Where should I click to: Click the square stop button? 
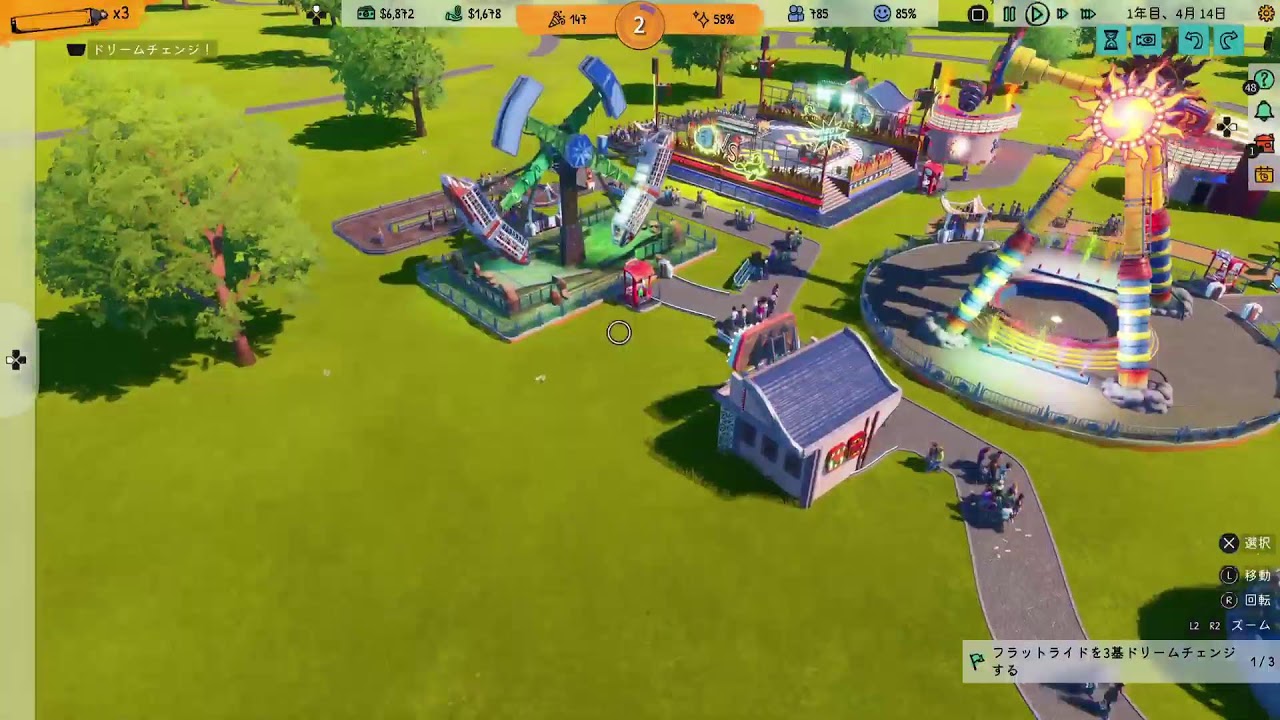tap(978, 14)
